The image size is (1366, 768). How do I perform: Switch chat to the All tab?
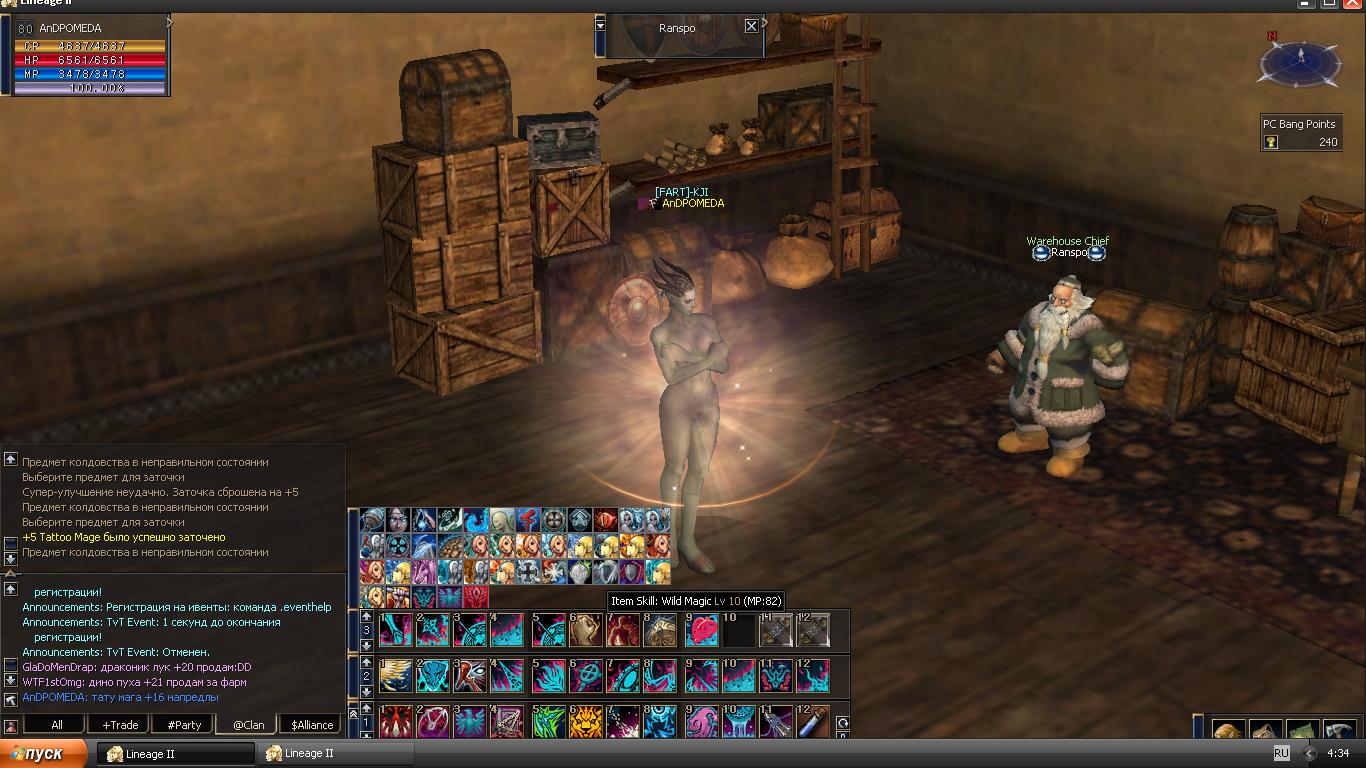pos(56,725)
